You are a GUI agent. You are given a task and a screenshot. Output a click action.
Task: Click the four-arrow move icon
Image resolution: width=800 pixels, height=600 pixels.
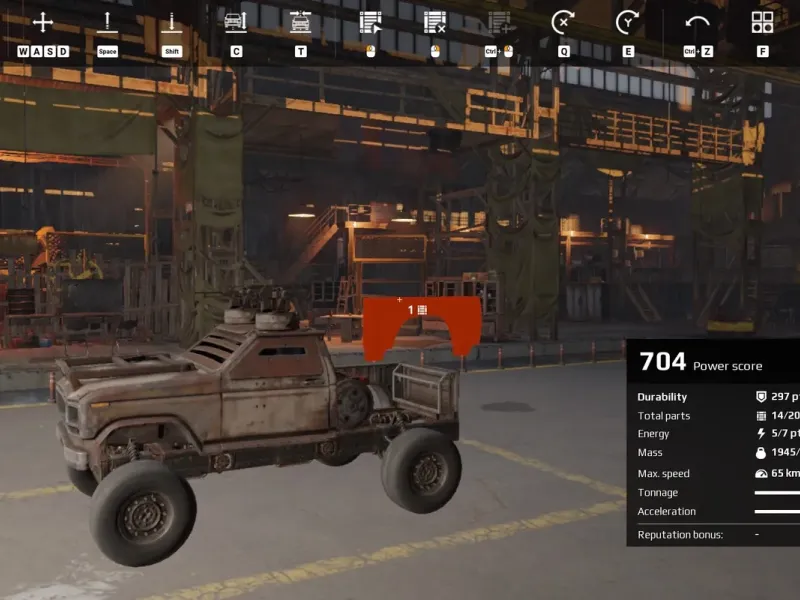click(x=43, y=22)
